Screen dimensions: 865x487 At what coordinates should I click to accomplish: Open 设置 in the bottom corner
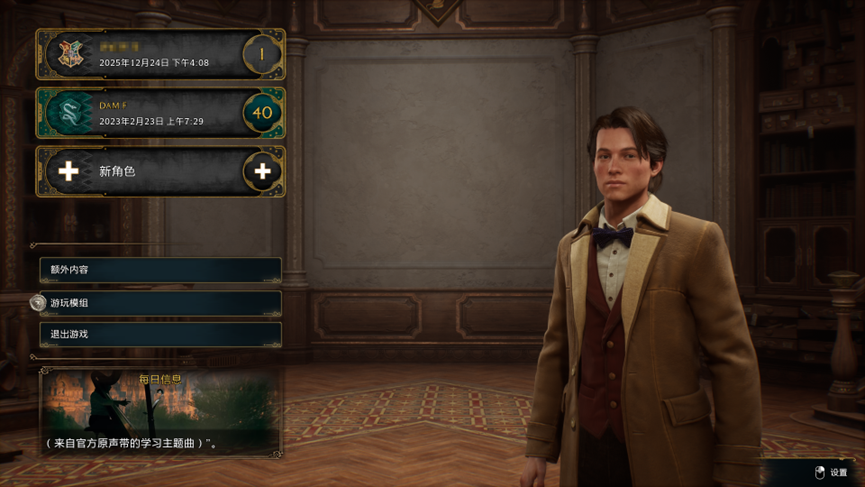tap(832, 472)
